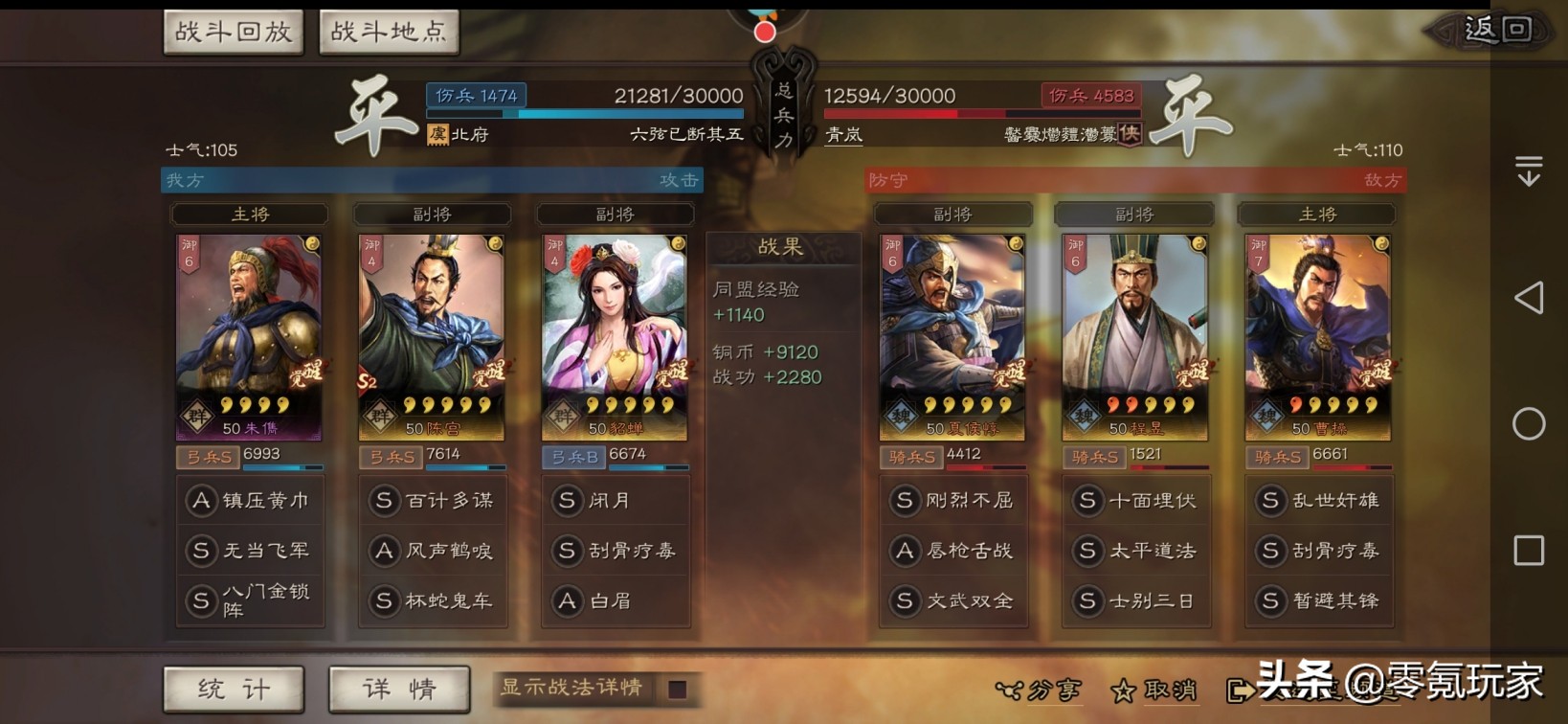Image resolution: width=1568 pixels, height=724 pixels.
Task: Switch to the 统计 tab
Action: 233,689
